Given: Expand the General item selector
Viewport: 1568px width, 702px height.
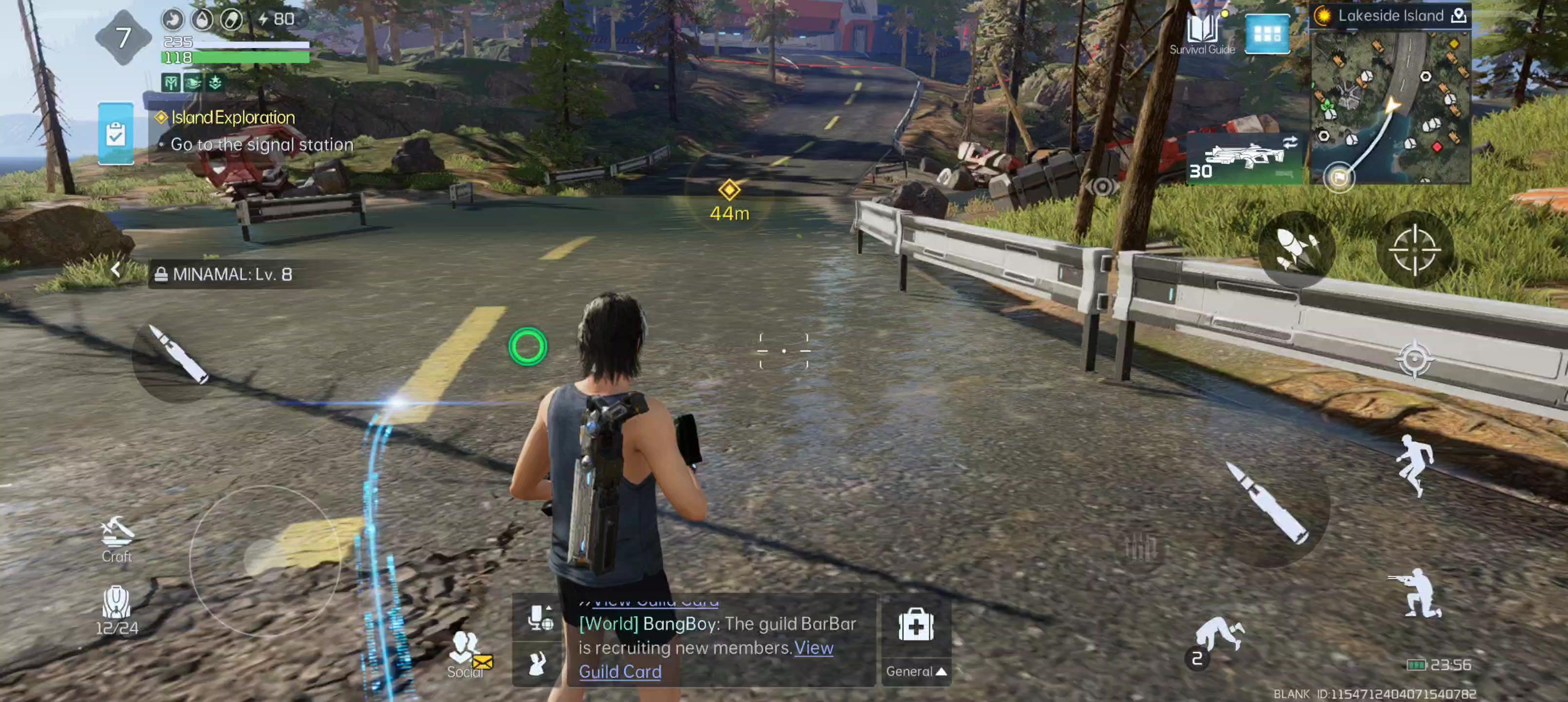Looking at the screenshot, I should [916, 671].
